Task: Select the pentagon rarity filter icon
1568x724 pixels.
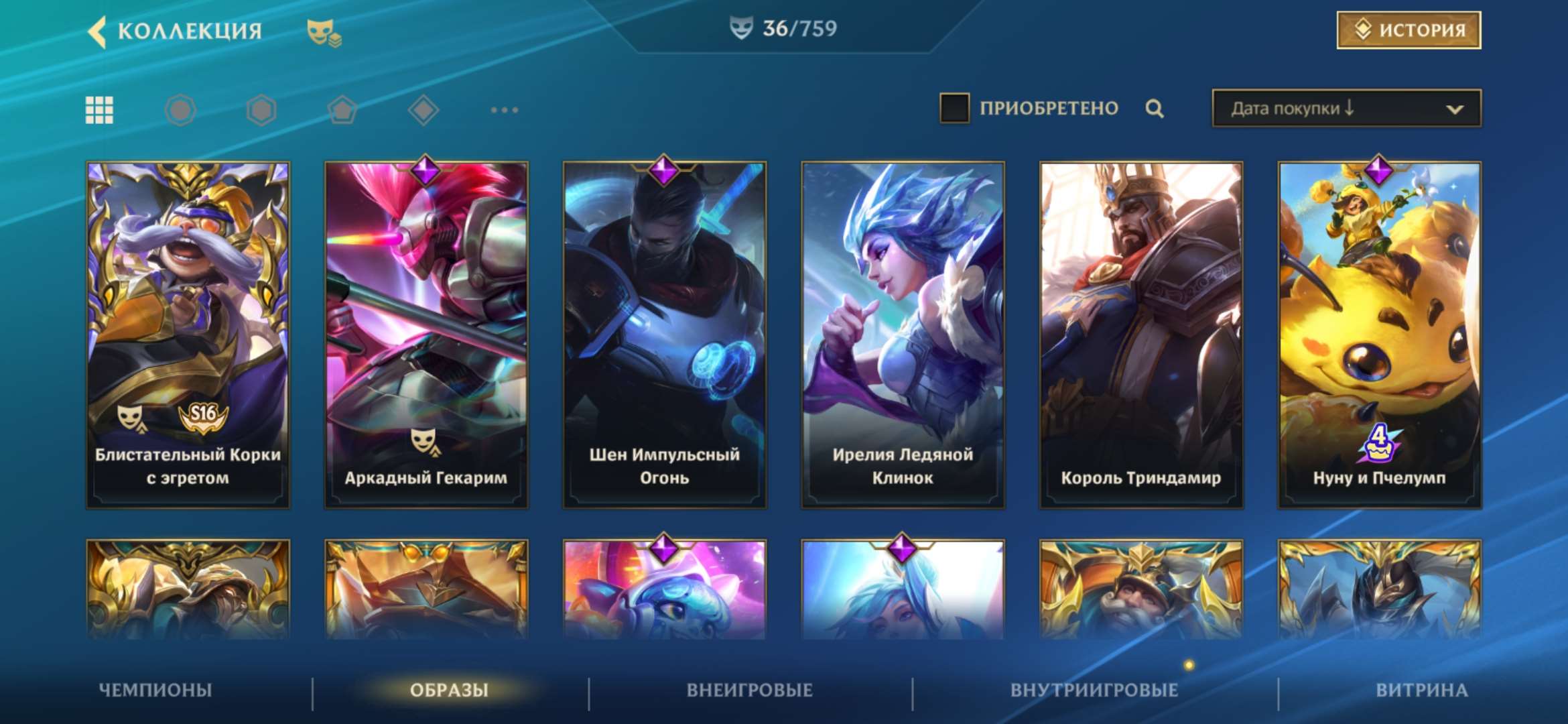Action: point(343,109)
